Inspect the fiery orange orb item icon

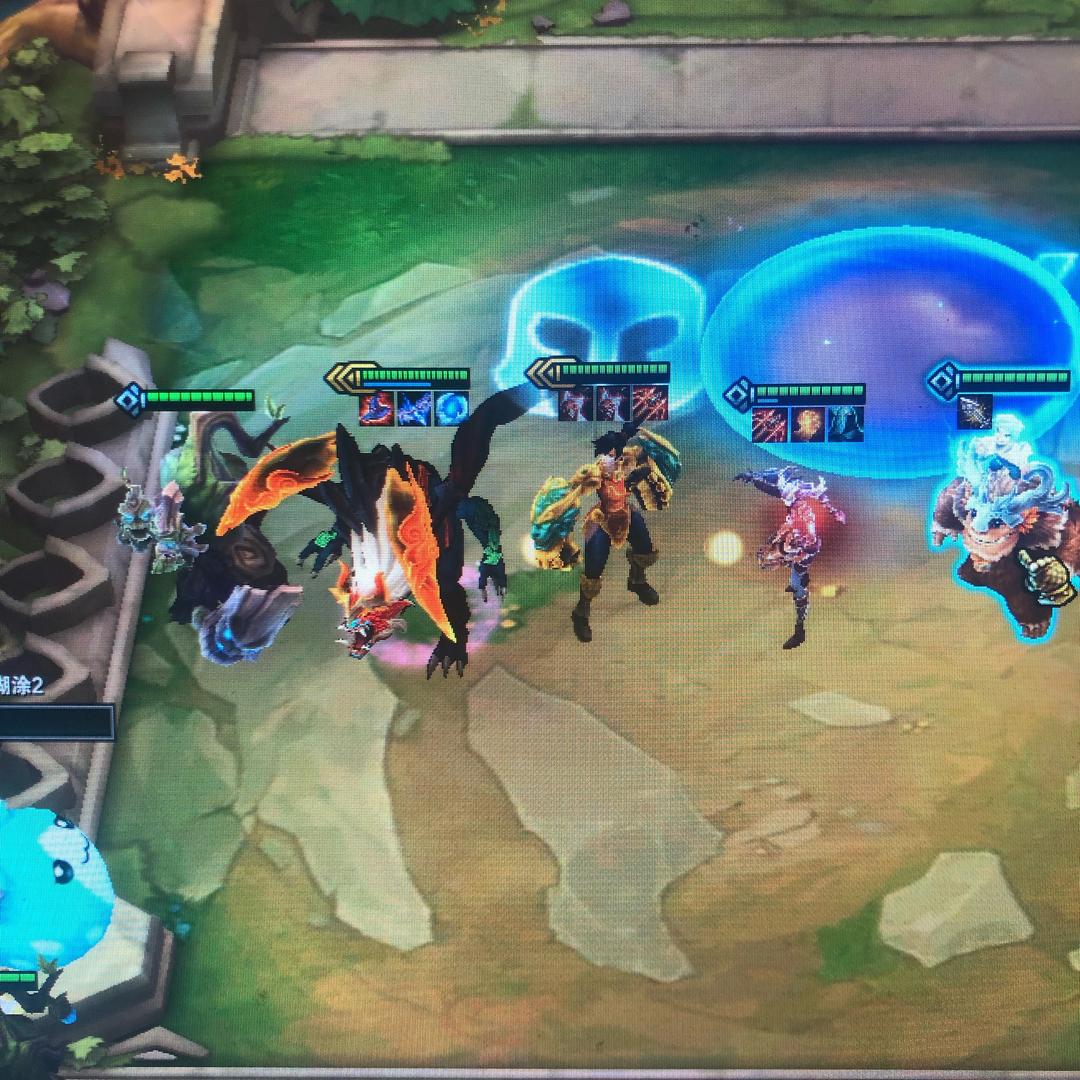click(x=808, y=424)
